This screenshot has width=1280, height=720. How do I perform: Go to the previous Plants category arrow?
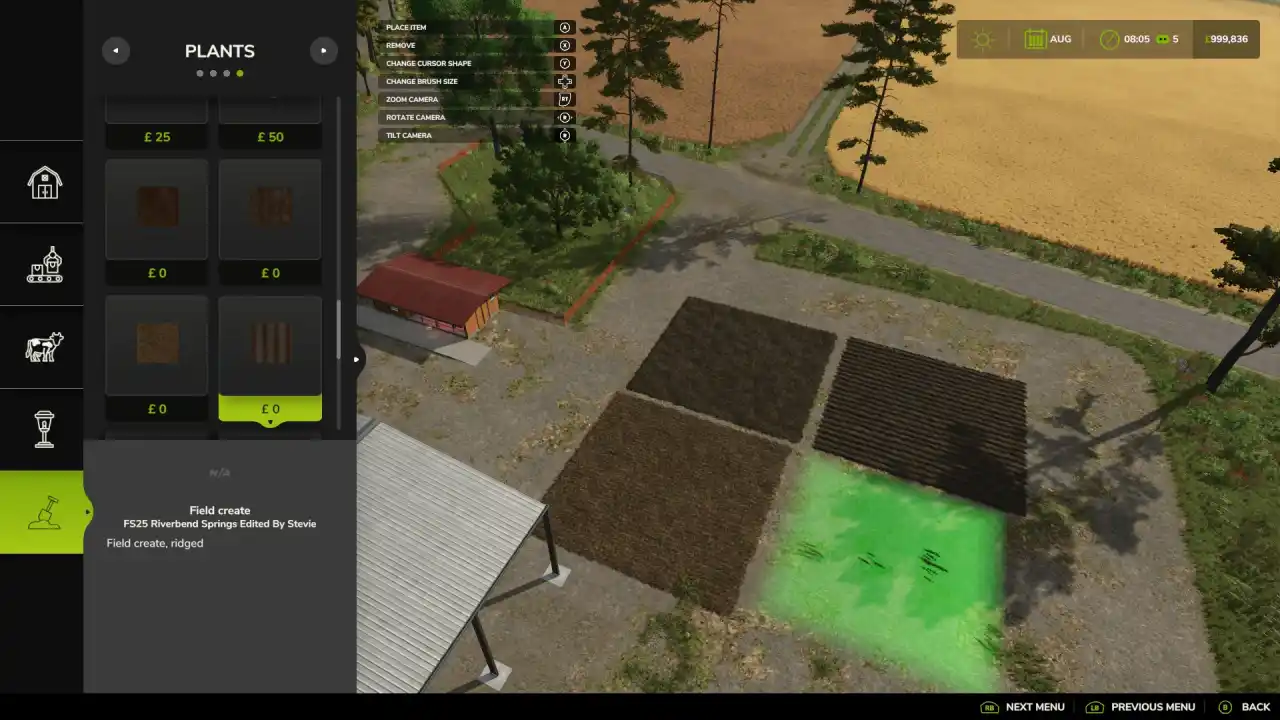coord(116,51)
